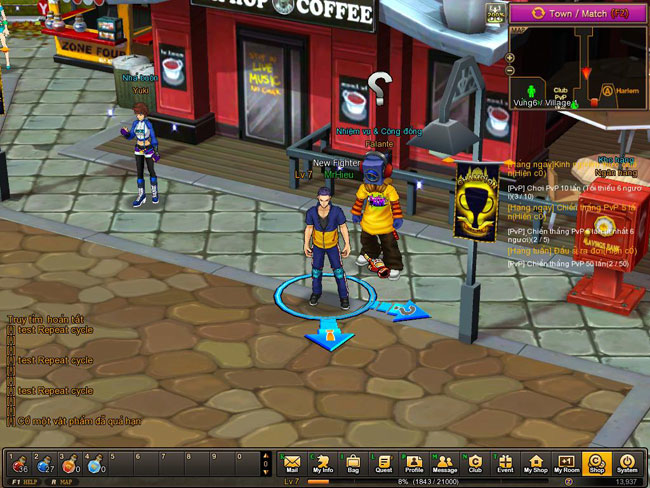
Task: Open the Message window
Action: (444, 464)
